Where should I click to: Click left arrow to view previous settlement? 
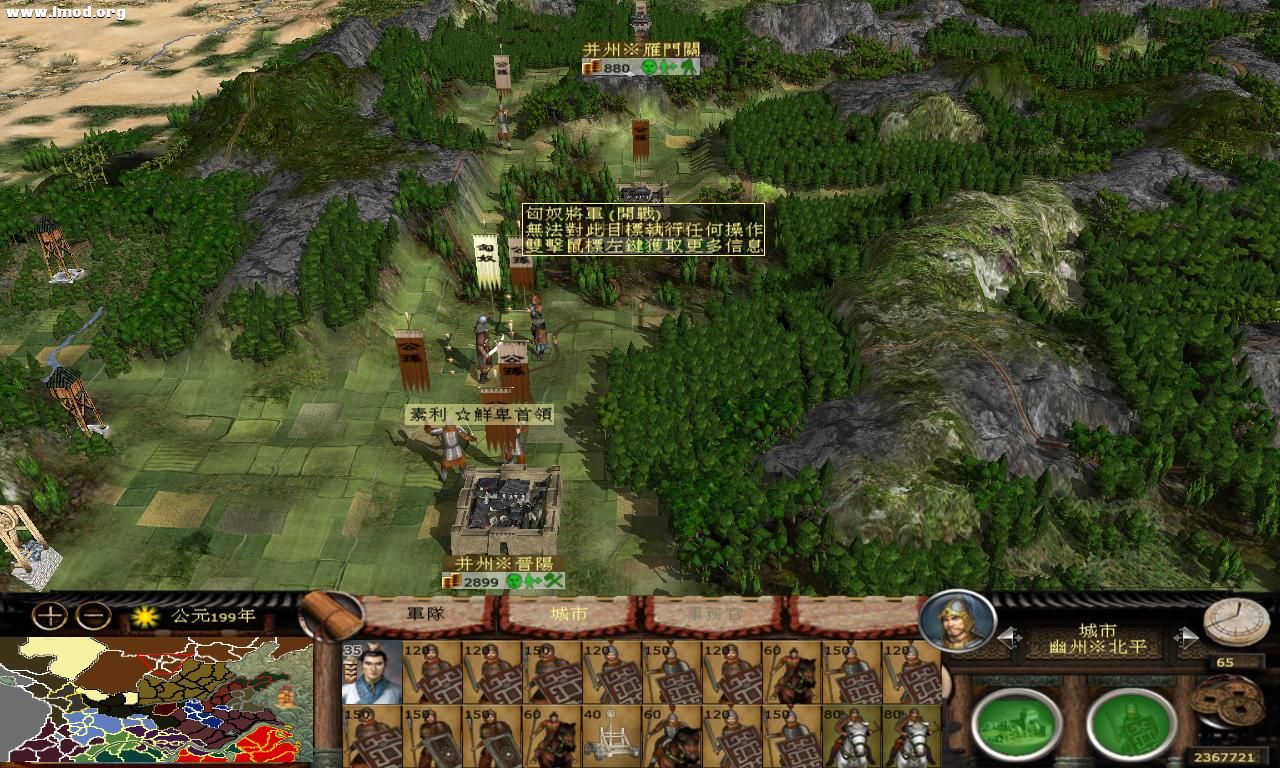tap(1009, 637)
